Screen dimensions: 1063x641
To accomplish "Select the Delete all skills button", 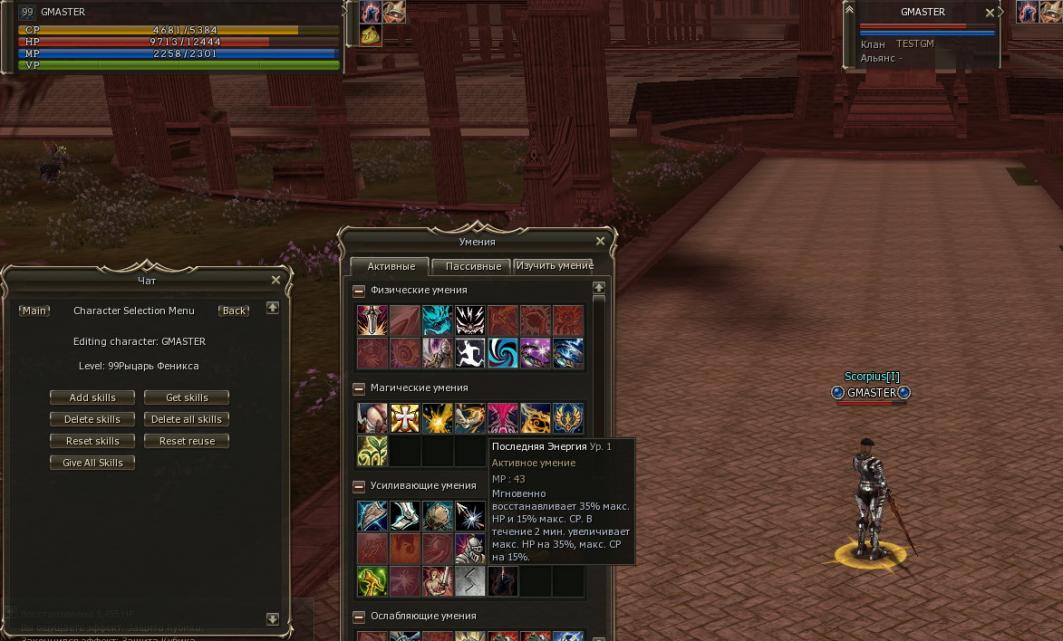I will coord(187,419).
